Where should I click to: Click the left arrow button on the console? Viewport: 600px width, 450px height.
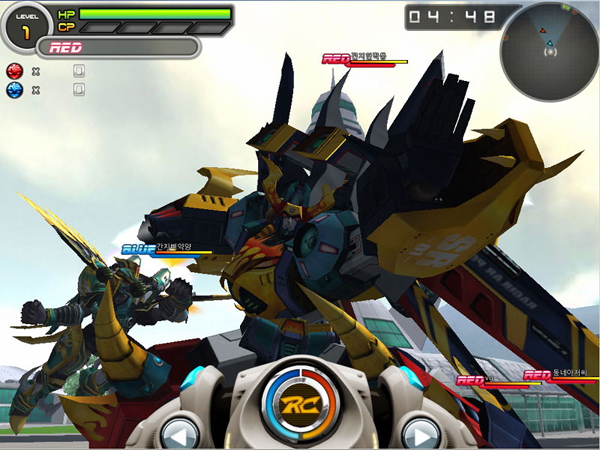[x=180, y=435]
